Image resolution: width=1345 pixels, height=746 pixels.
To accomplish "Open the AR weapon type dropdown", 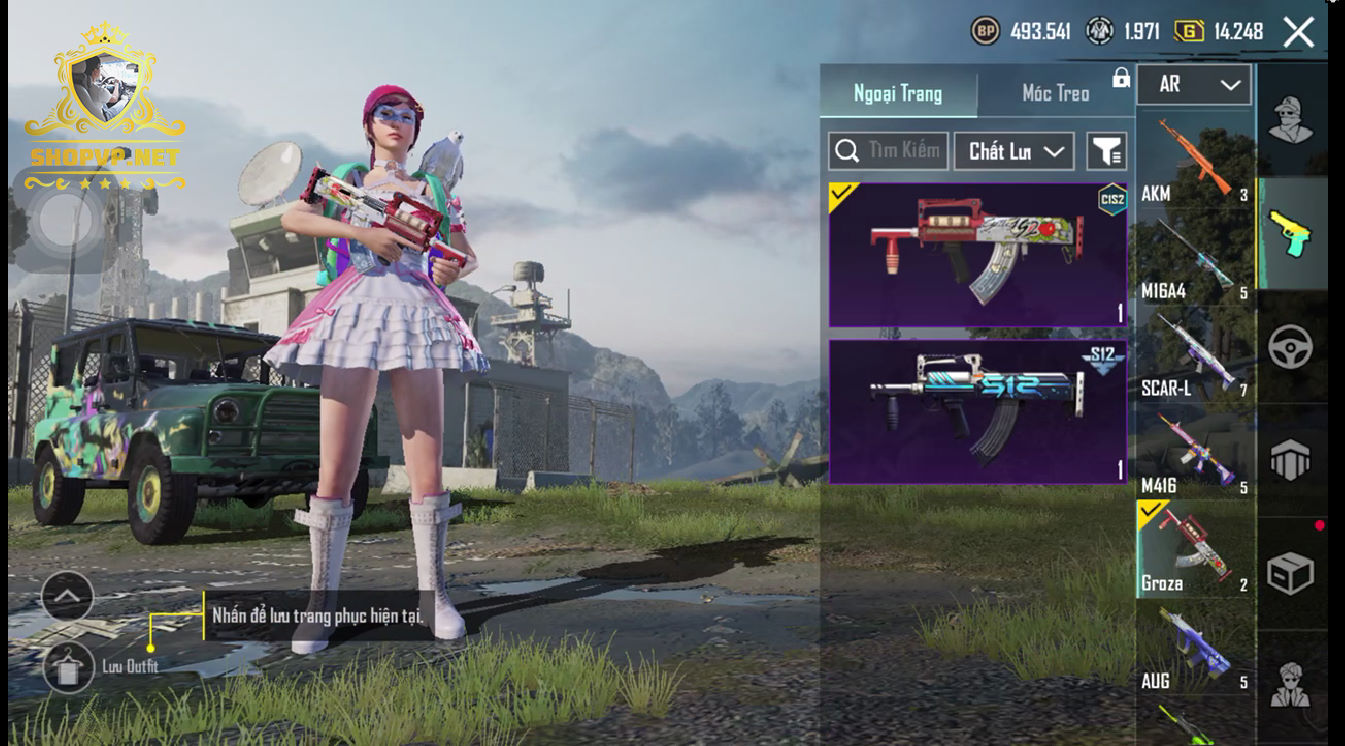I will click(x=1194, y=85).
